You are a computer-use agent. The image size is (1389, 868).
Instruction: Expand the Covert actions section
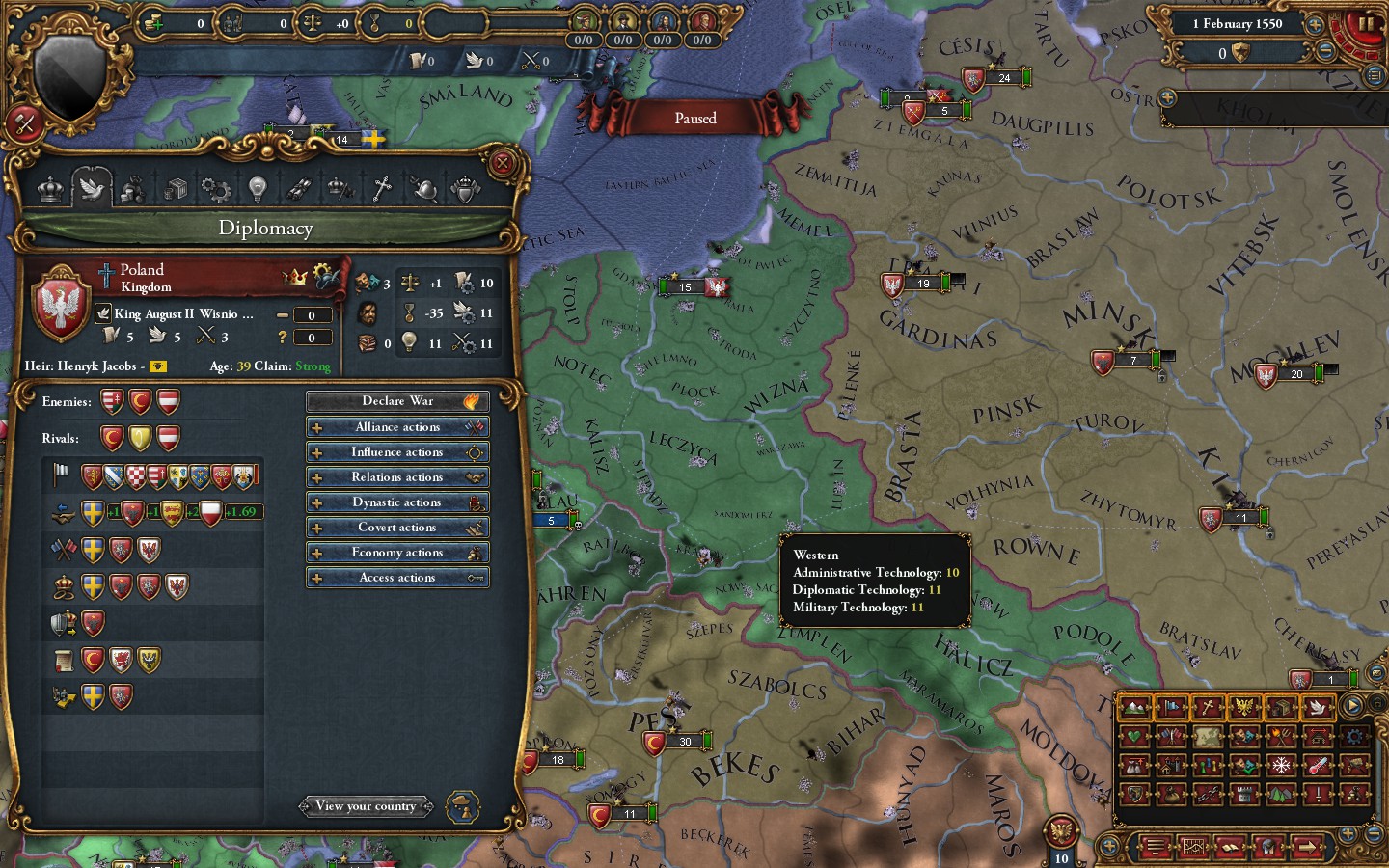[x=397, y=527]
